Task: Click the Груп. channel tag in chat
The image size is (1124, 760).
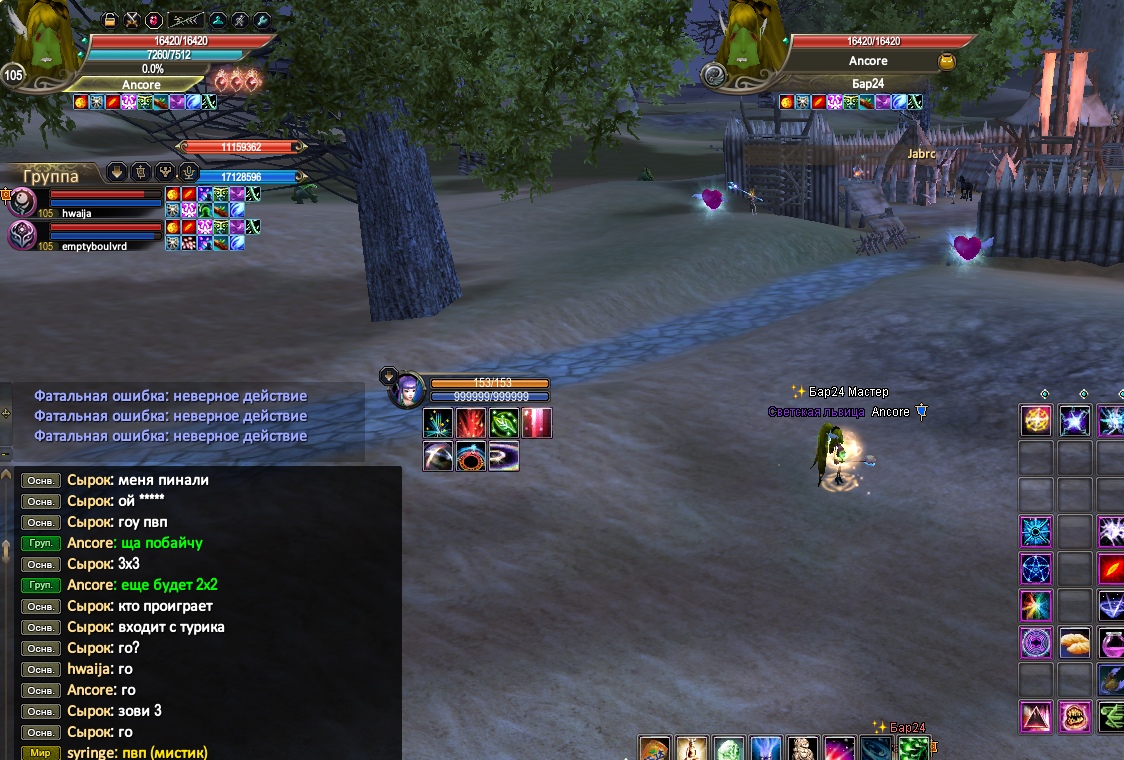Action: (41, 543)
